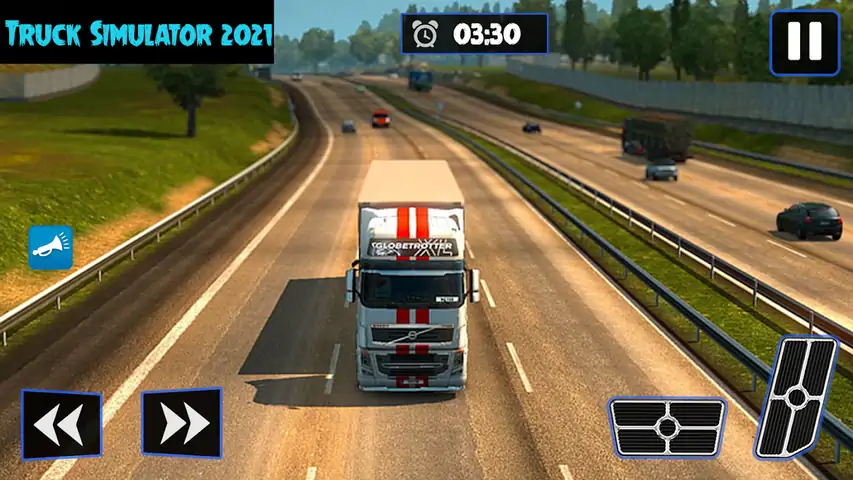Tap the wide brake pedal
Screen dimensions: 853x480
[666, 427]
